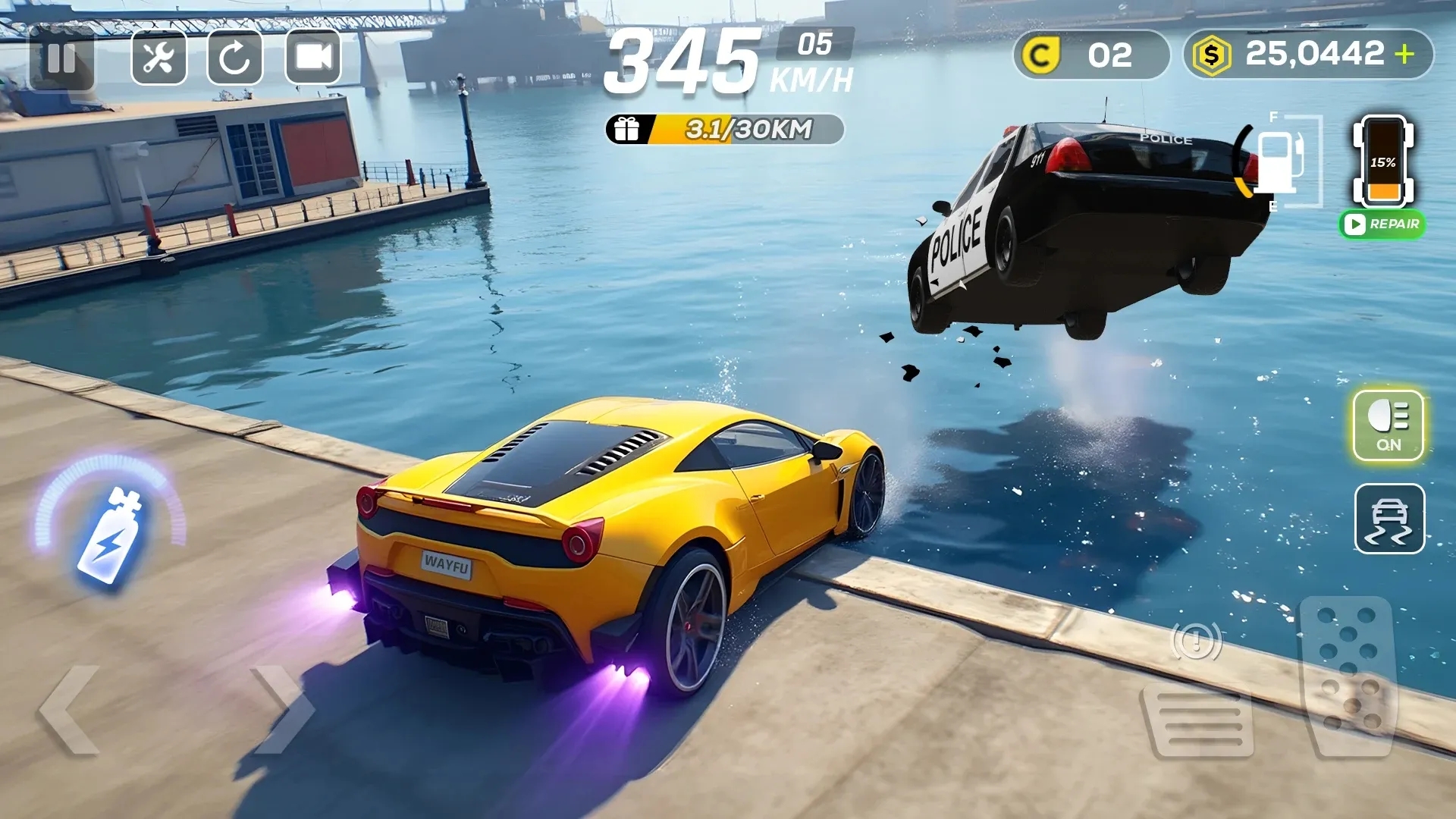Step on the brake pedal
Viewport: 1456px width, 819px height.
click(1199, 720)
